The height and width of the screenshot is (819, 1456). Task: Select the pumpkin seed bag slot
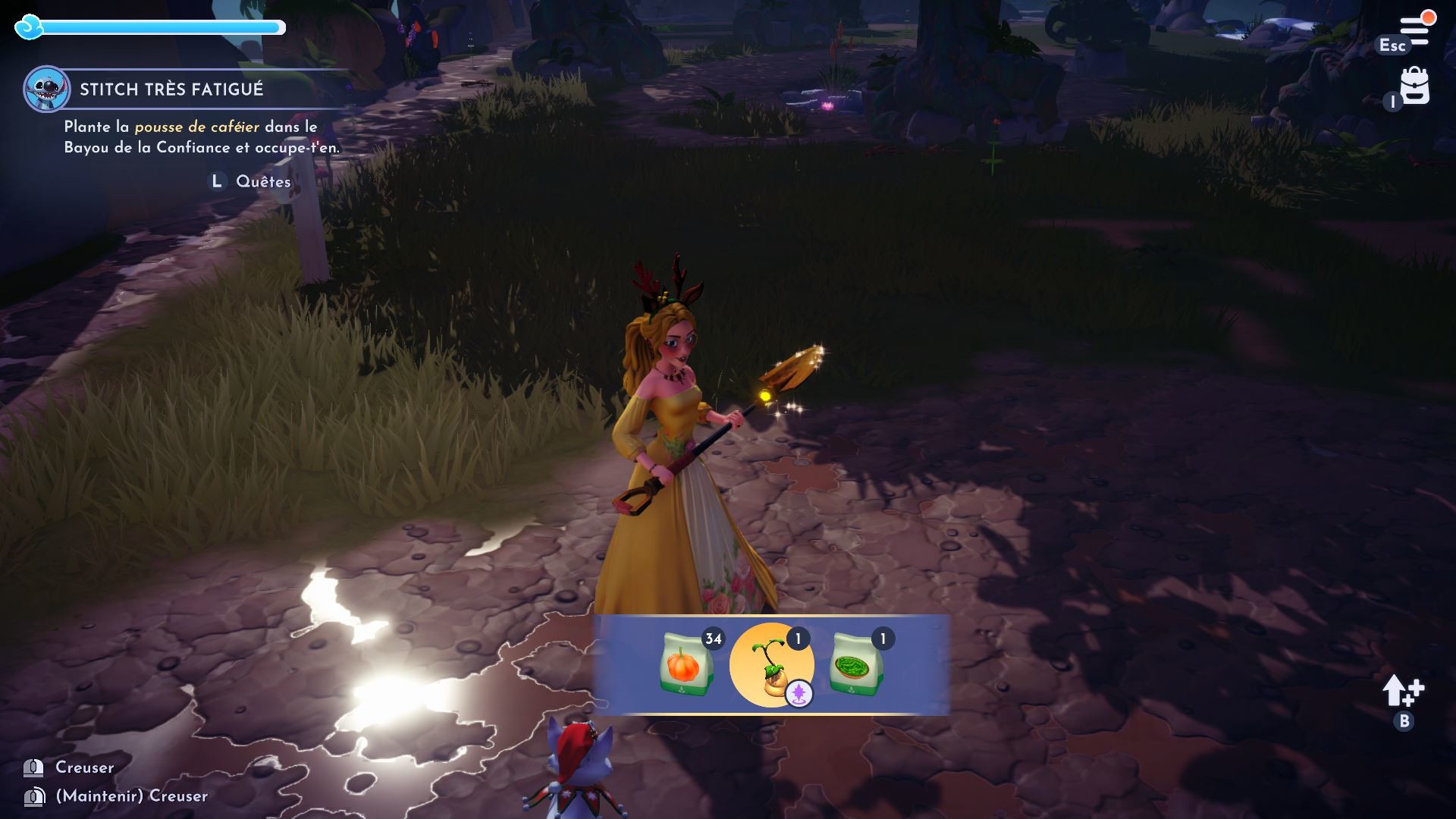point(686,664)
